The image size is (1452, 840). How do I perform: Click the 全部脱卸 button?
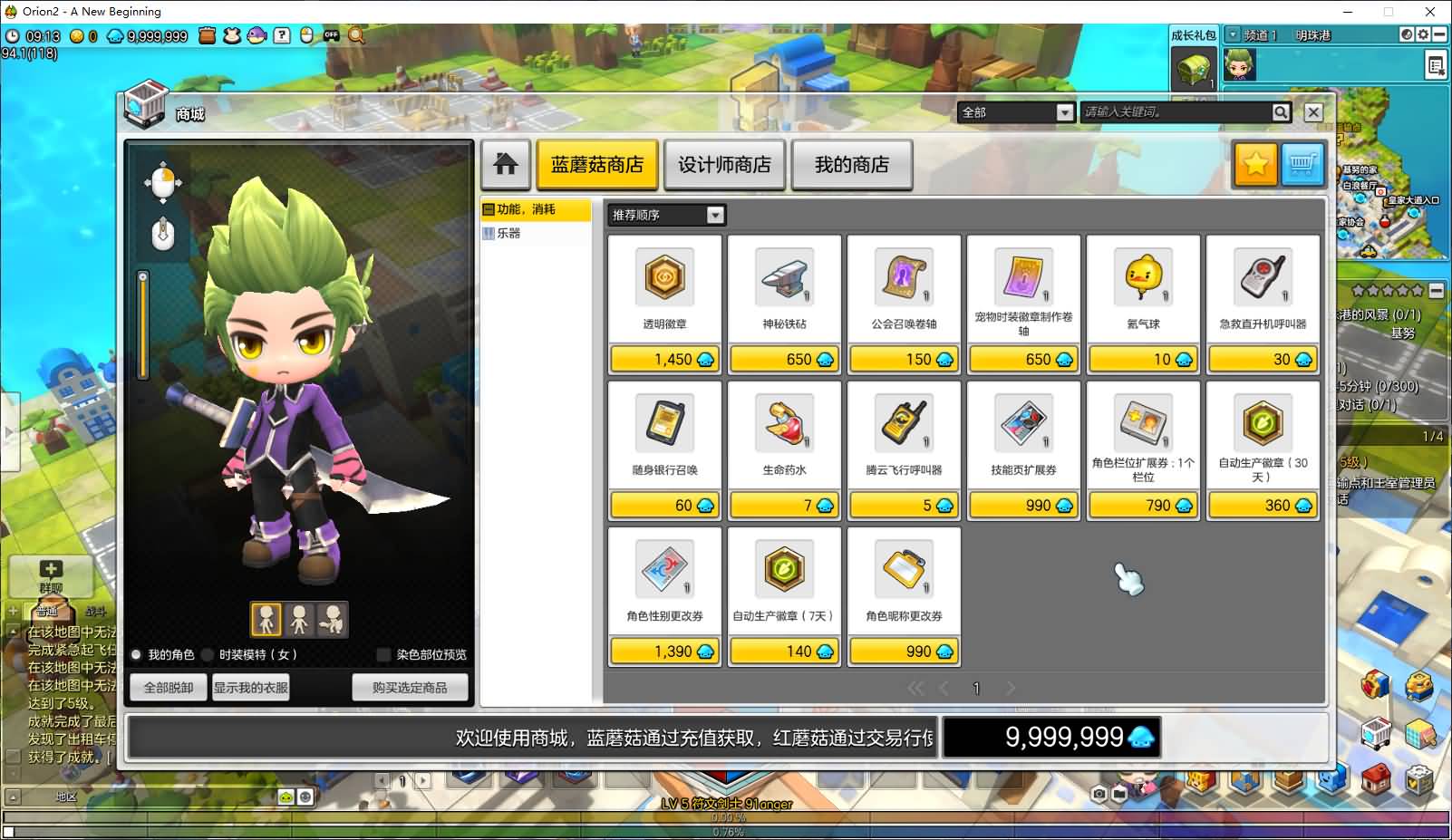[167, 686]
